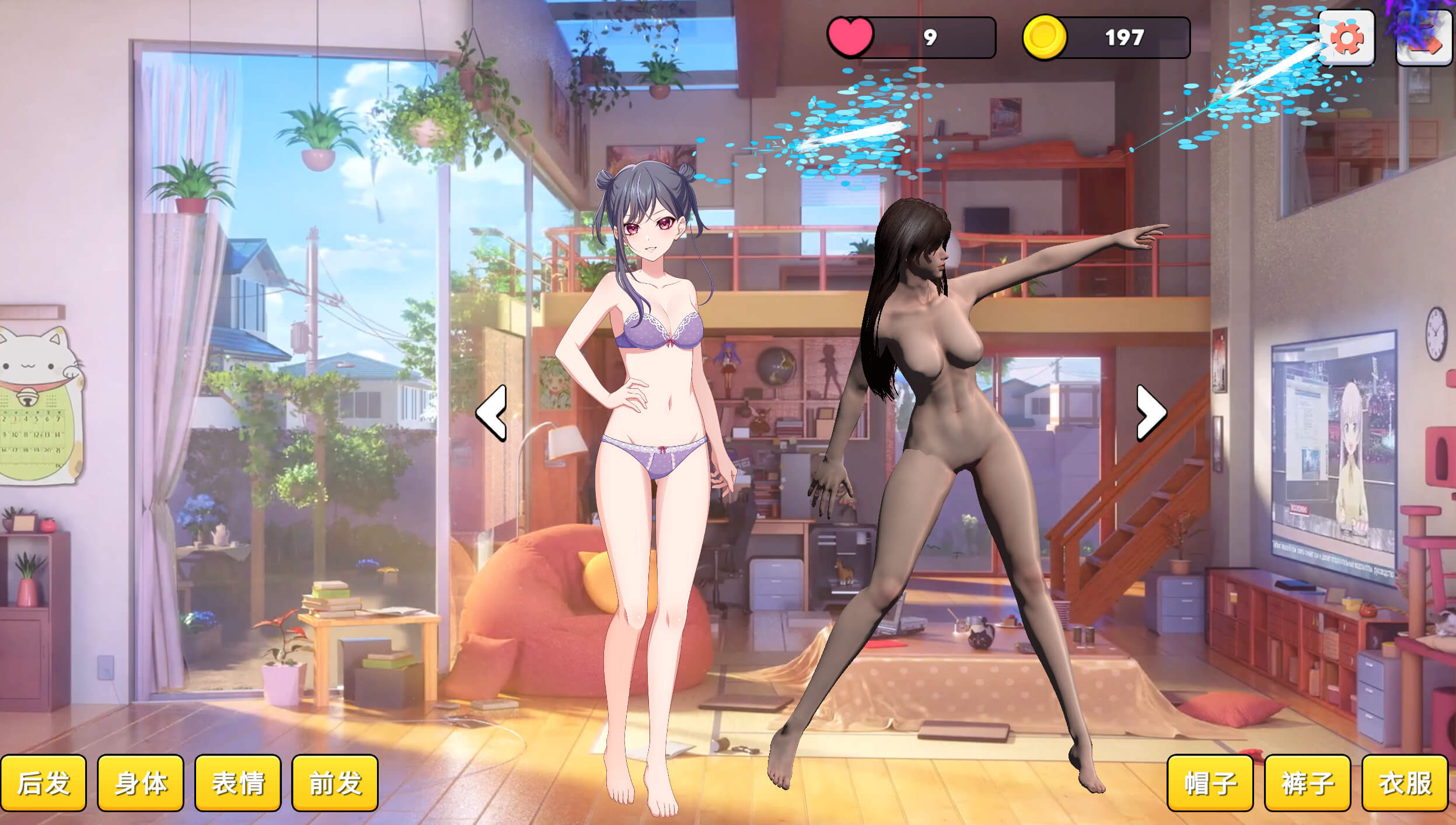Click the right arrow to go to next
The width and height of the screenshot is (1456, 825).
1151,413
